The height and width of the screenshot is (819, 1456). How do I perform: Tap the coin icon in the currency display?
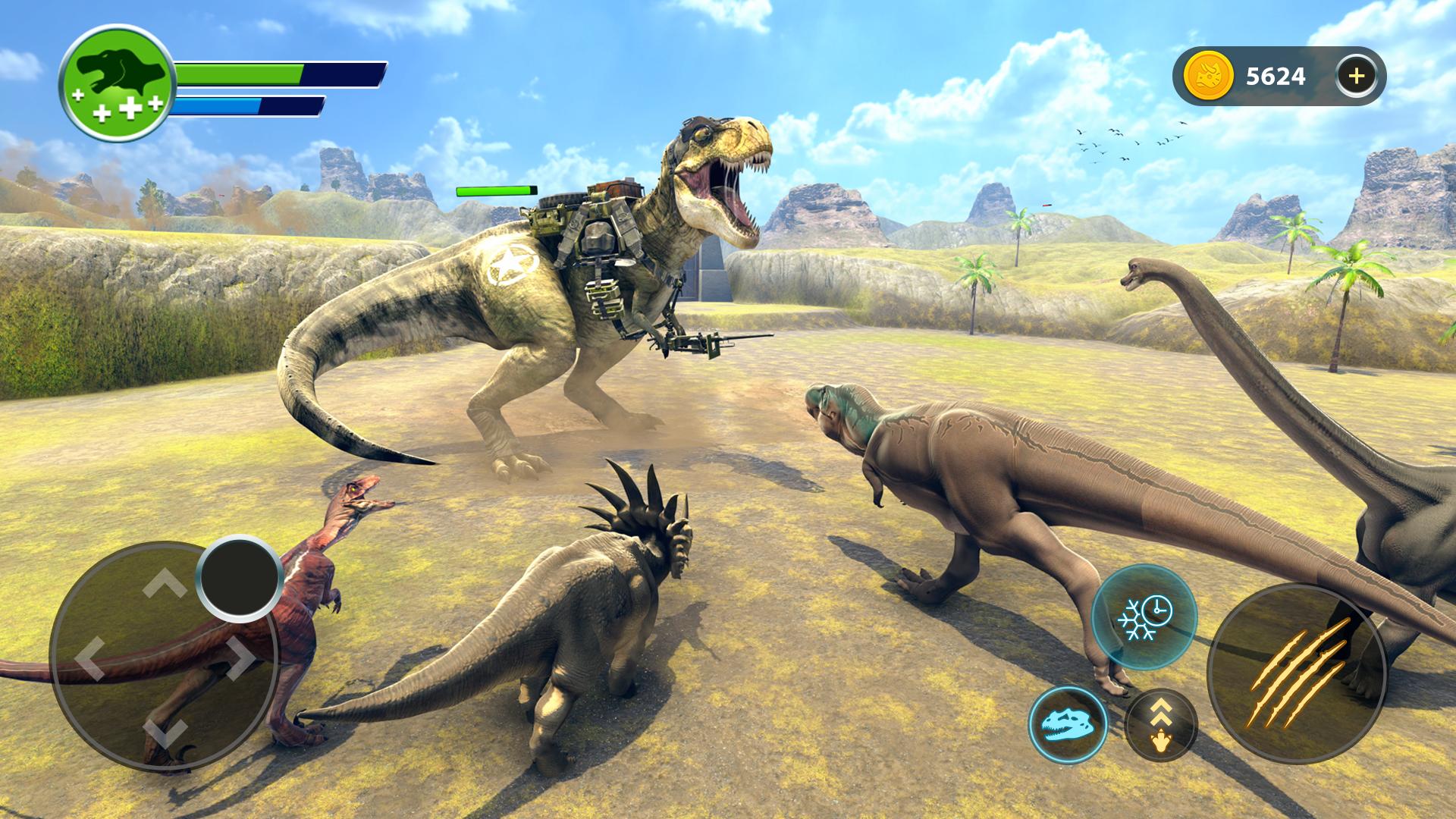pos(1208,74)
